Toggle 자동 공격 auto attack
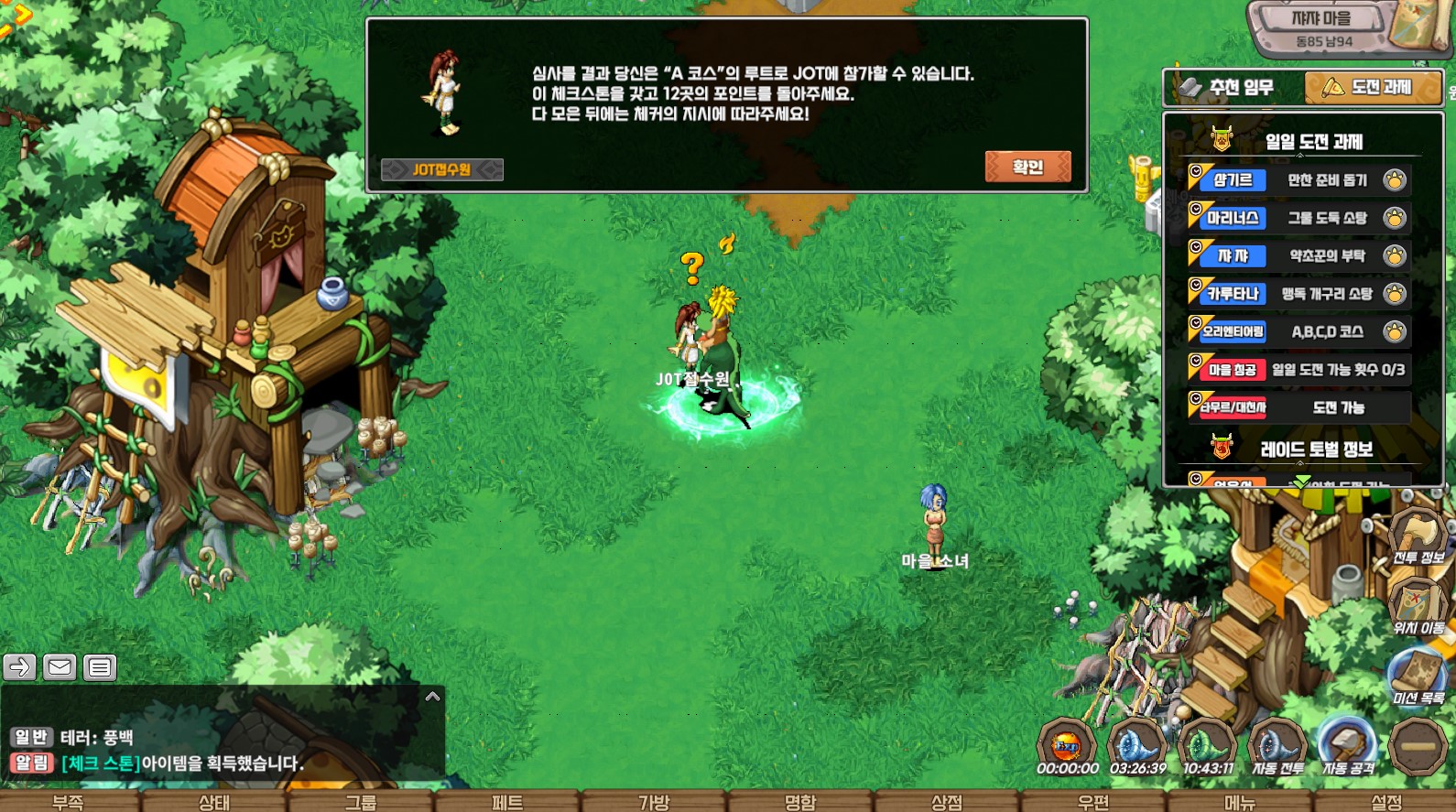This screenshot has height=812, width=1456. 1347,748
